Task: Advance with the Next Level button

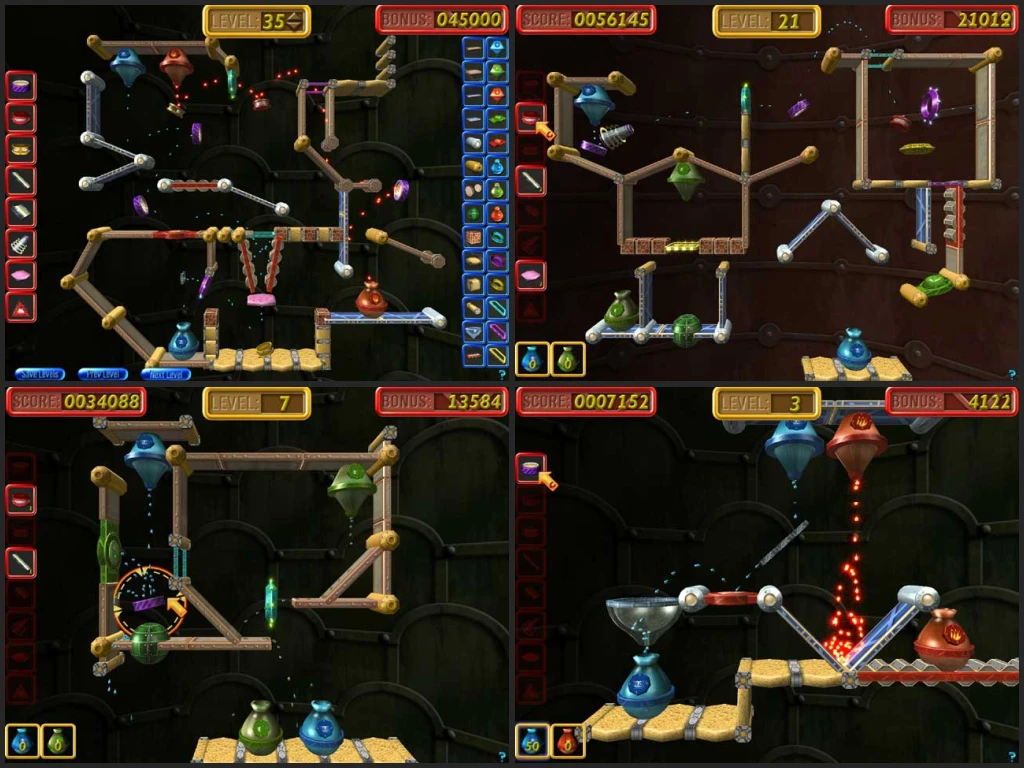Action: (165, 374)
